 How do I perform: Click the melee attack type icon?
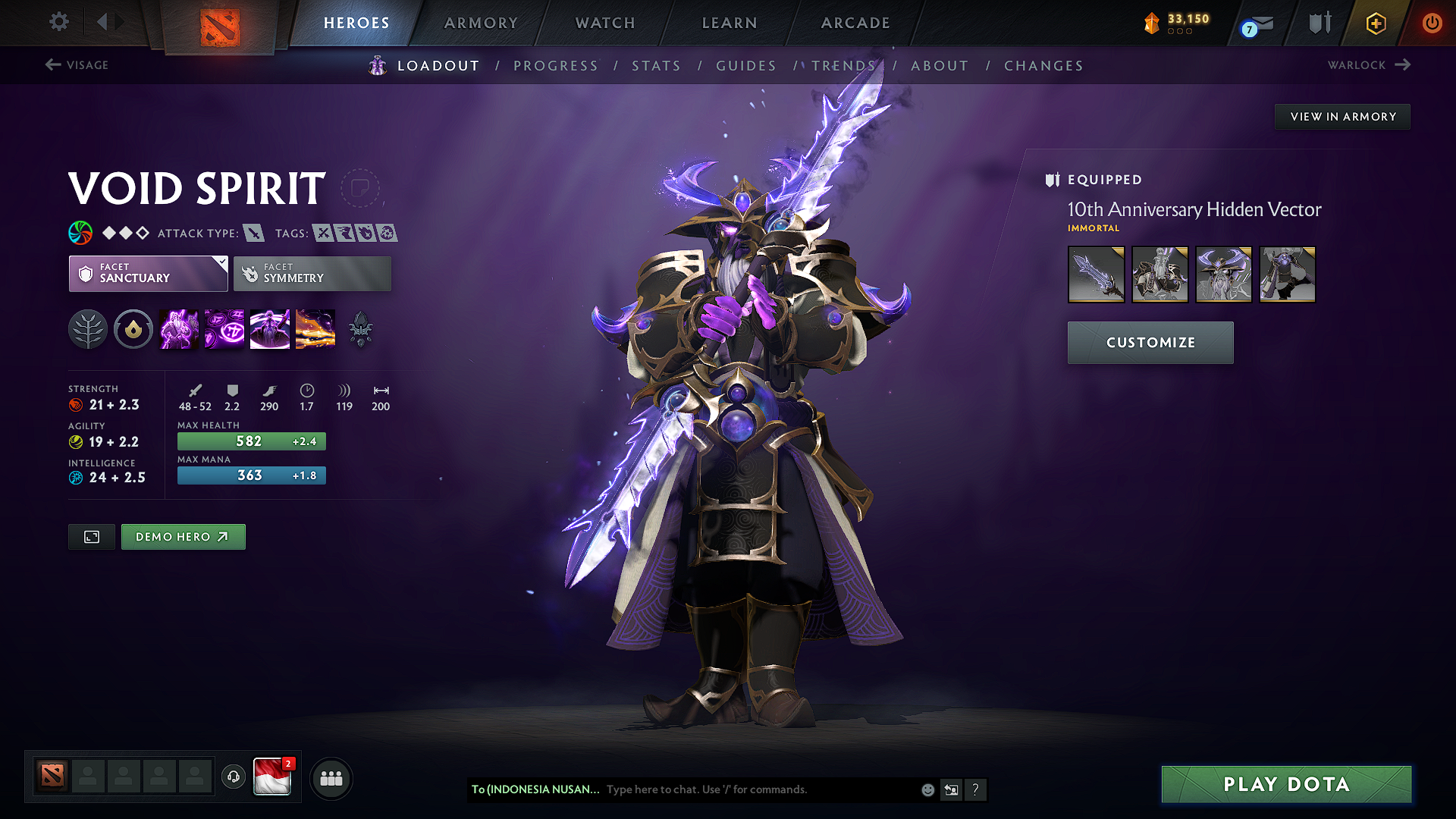[x=253, y=233]
